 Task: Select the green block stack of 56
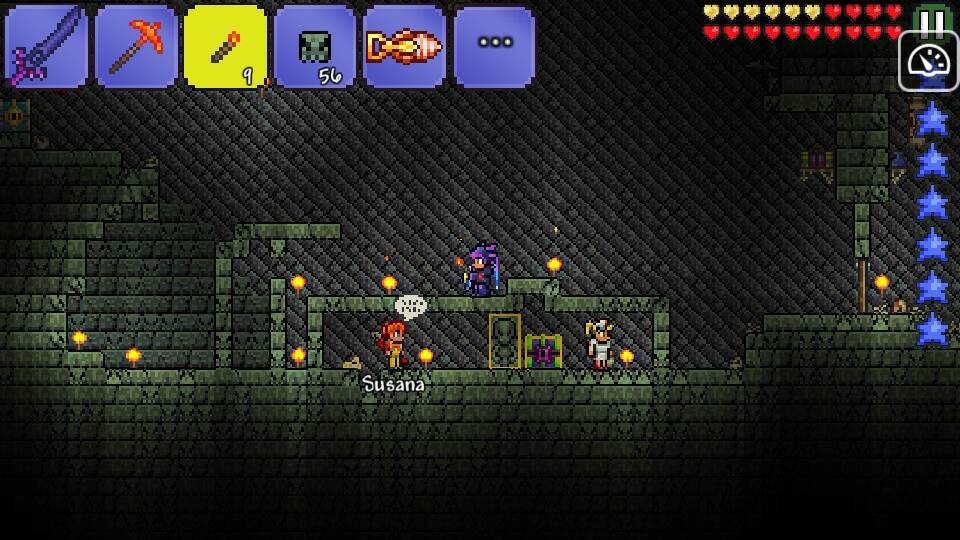coord(315,47)
